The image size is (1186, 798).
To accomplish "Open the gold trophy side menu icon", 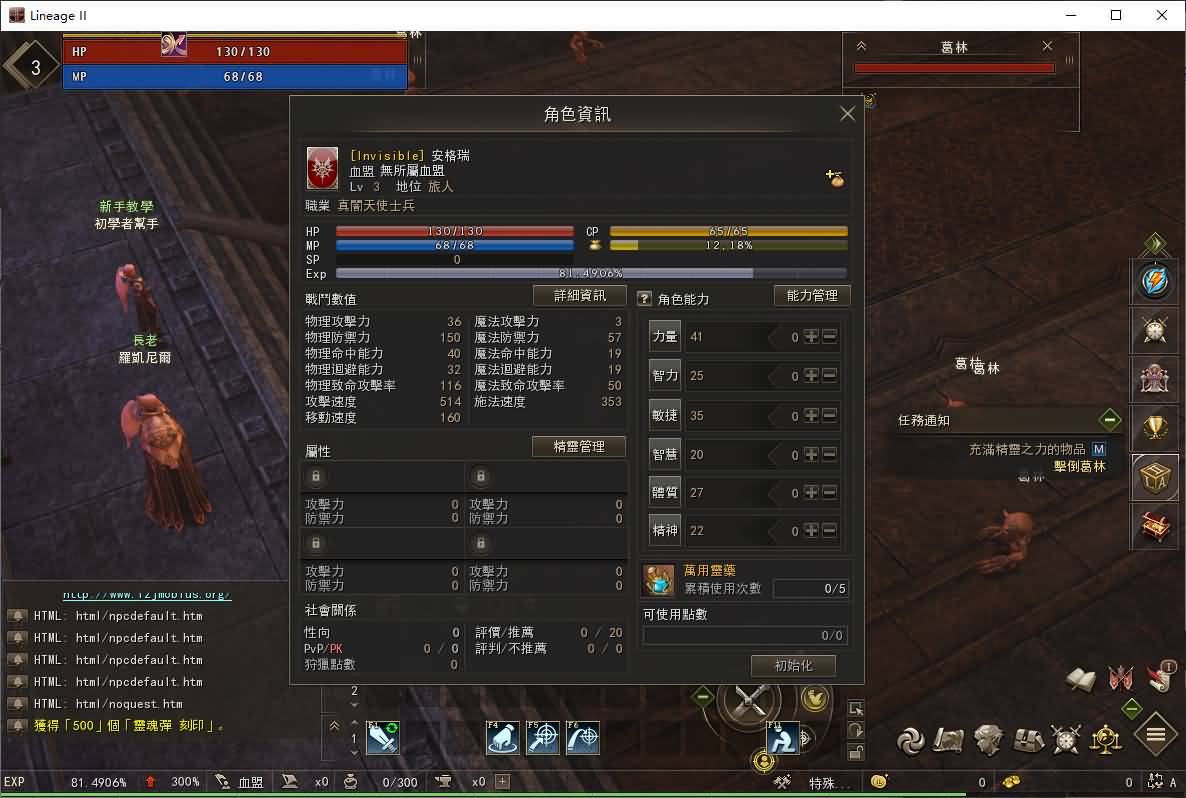I will click(x=1156, y=428).
